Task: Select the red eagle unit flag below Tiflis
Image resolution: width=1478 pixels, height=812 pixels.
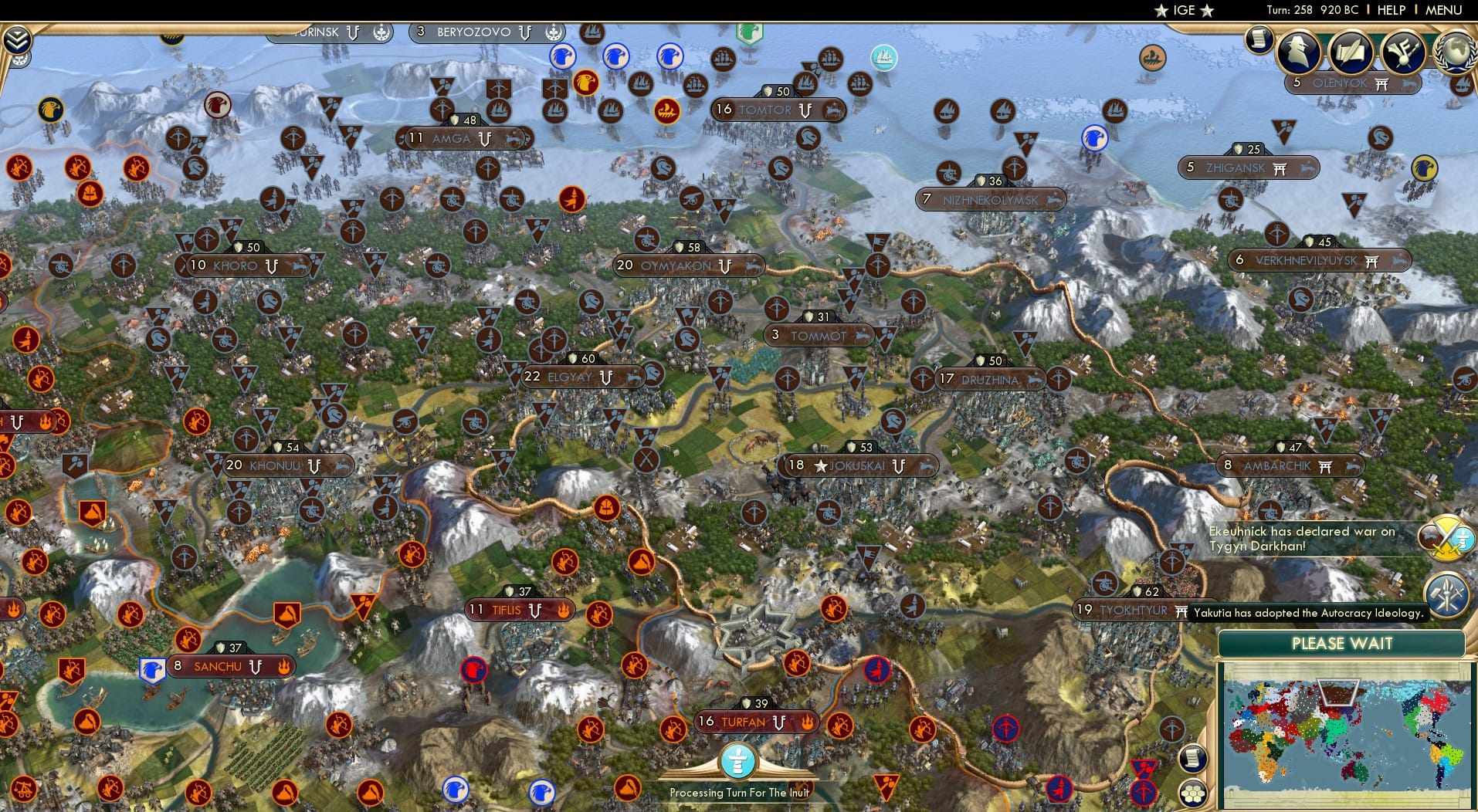Action: (472, 671)
